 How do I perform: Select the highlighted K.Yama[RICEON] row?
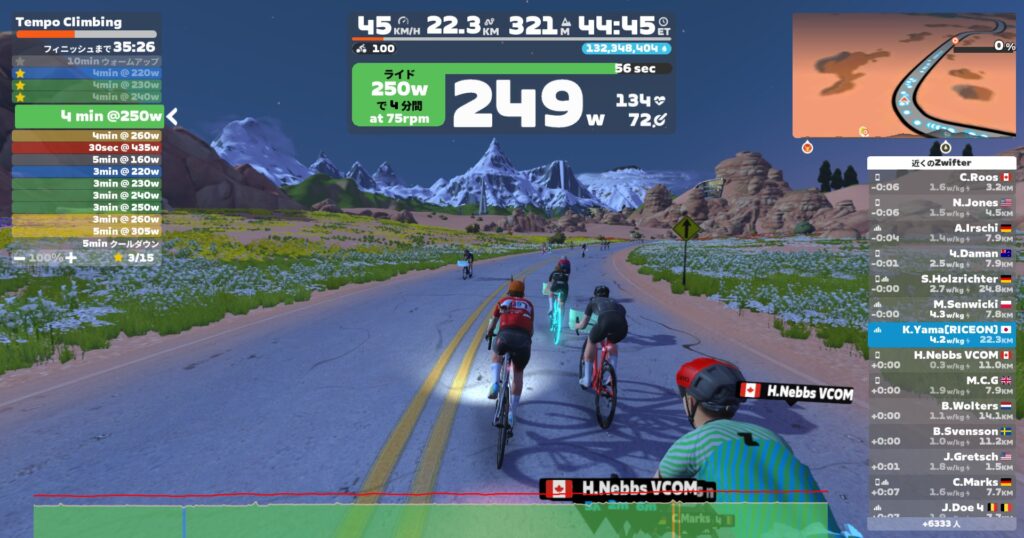point(942,334)
